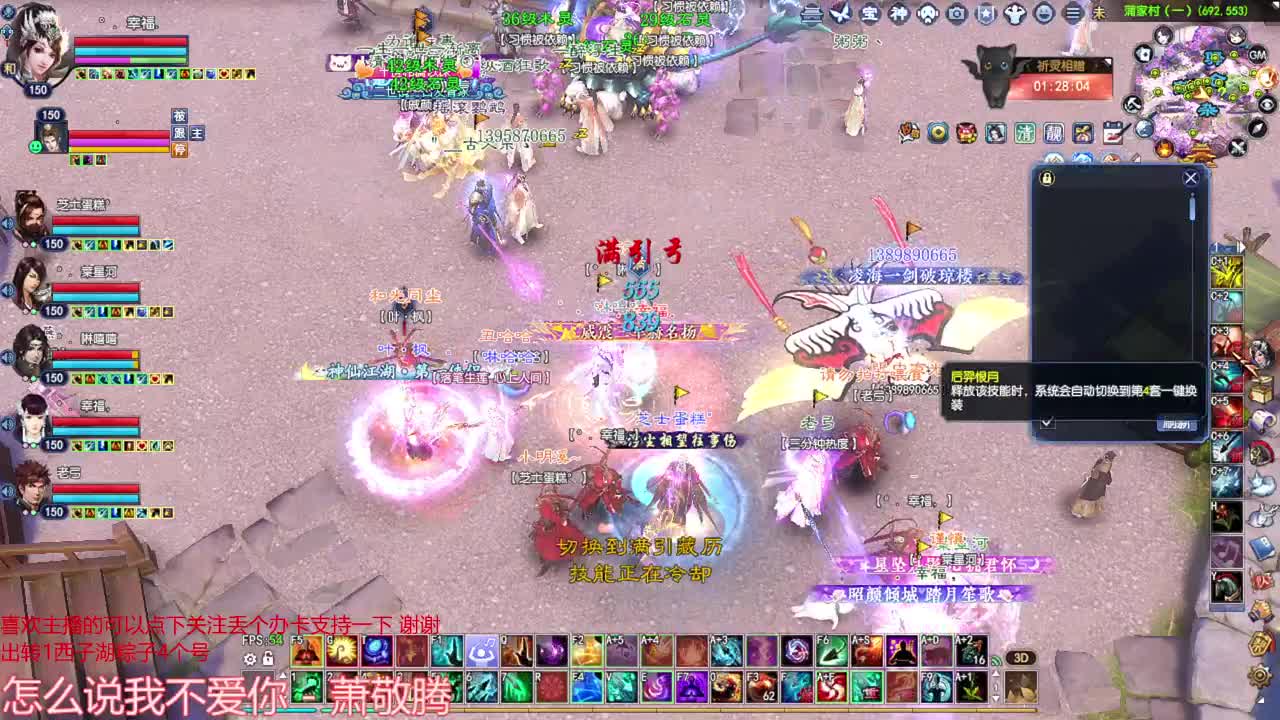Viewport: 1280px width, 720px height.
Task: Open the 清 (cleanup) icon below the minimap
Action: tap(1027, 132)
